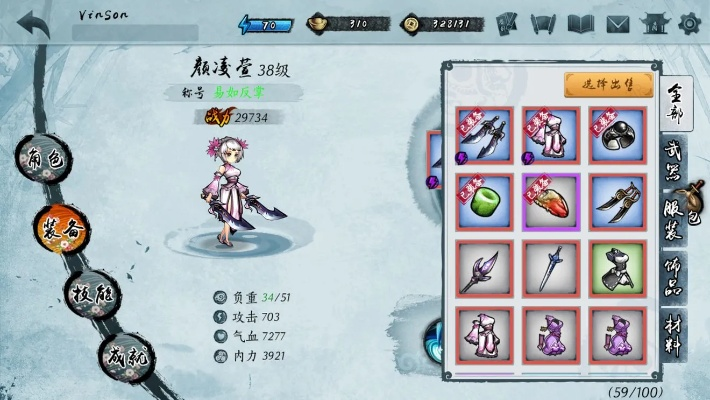Open the mail envelope

click(618, 23)
